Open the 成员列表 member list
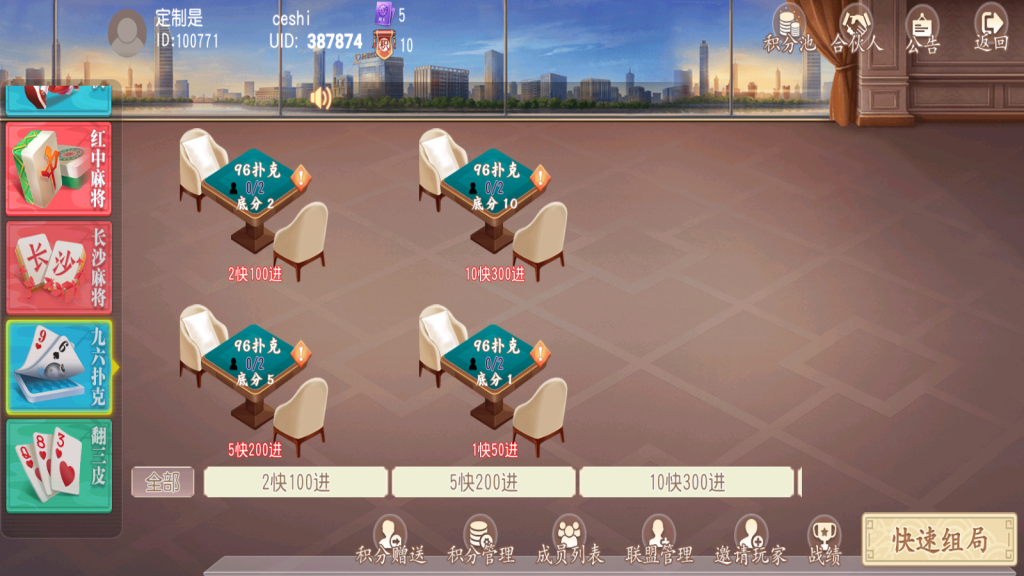This screenshot has width=1024, height=576. pyautogui.click(x=569, y=540)
